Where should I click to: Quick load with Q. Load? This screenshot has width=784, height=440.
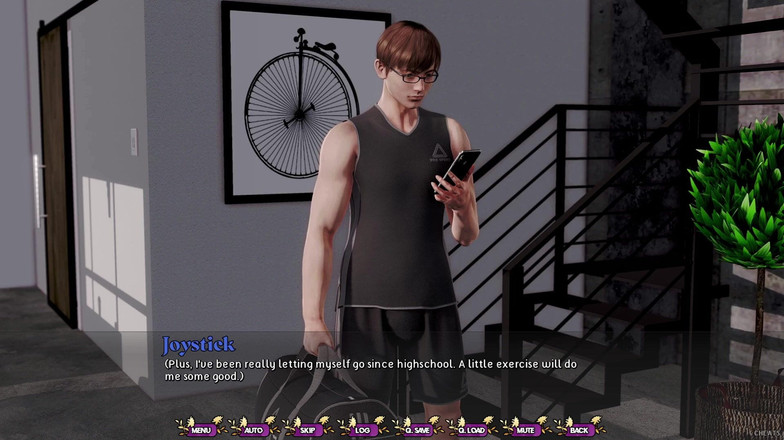click(x=471, y=429)
